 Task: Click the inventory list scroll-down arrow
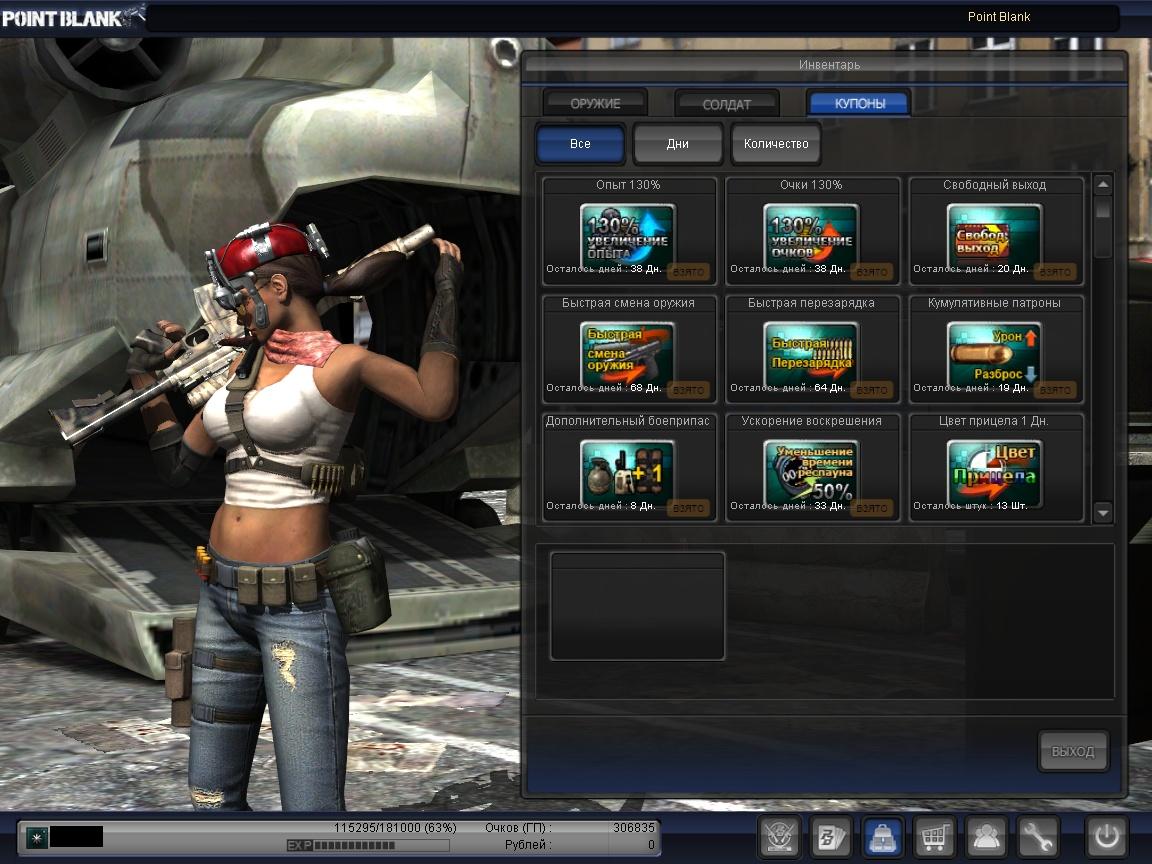pos(1103,513)
